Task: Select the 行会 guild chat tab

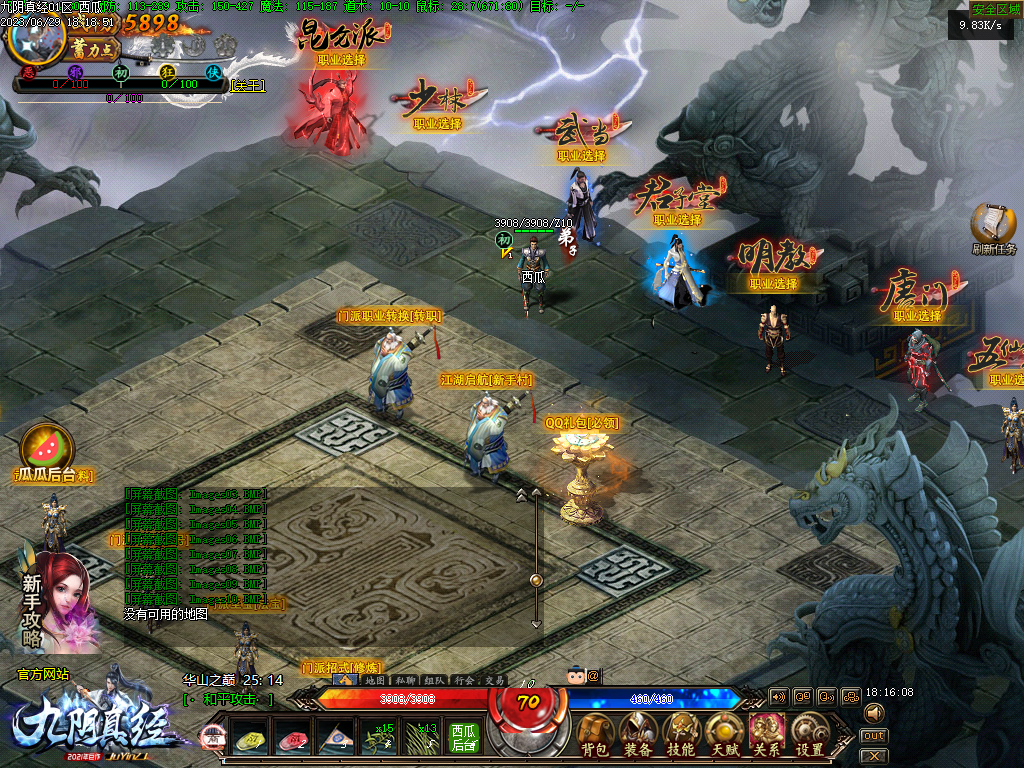Action: point(464,680)
